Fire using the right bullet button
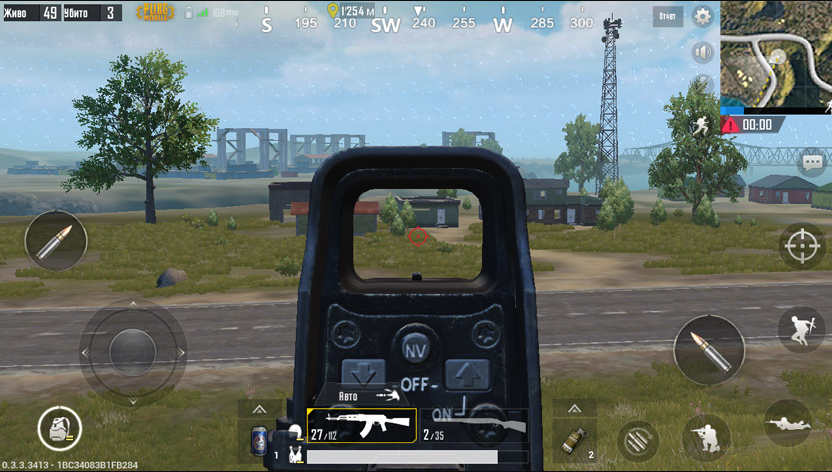Image resolution: width=832 pixels, height=472 pixels. click(708, 351)
